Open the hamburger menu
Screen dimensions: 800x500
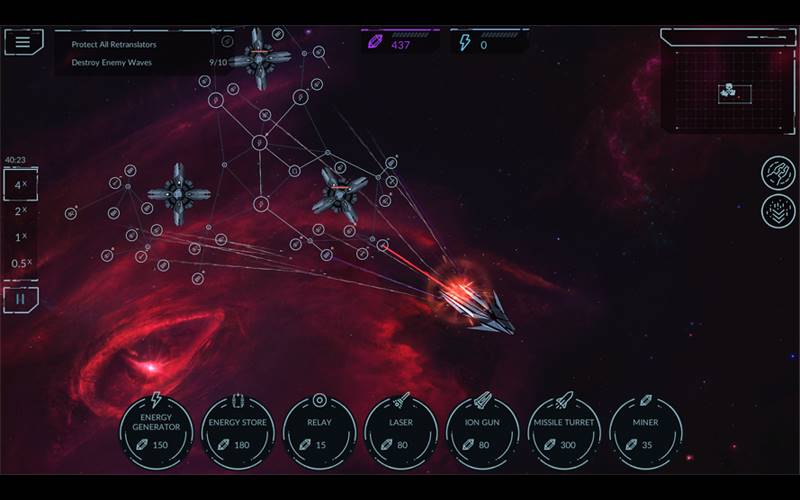tap(23, 42)
